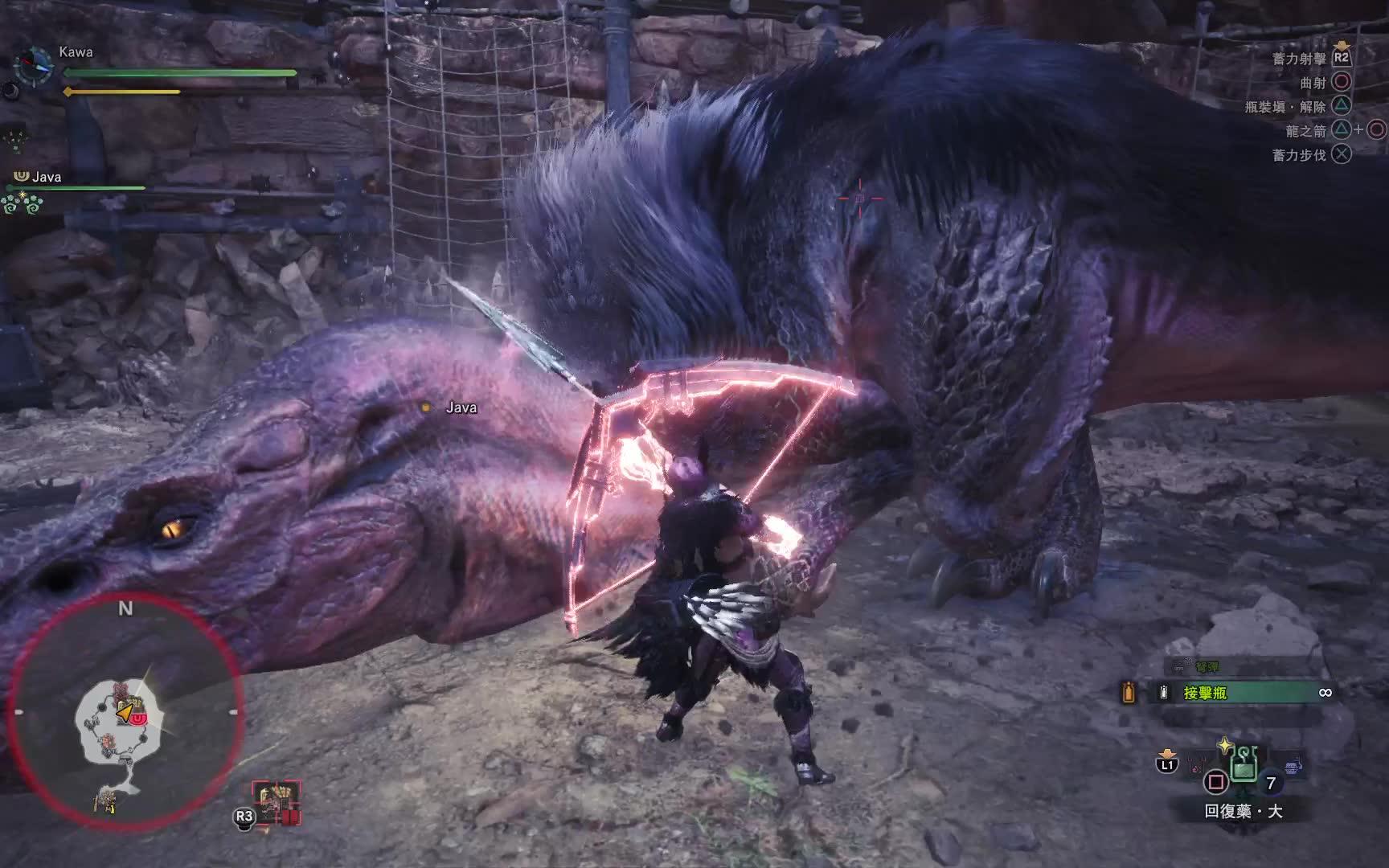Select the Java companion entry in the party list
The width and height of the screenshot is (1389, 868).
pos(47,177)
